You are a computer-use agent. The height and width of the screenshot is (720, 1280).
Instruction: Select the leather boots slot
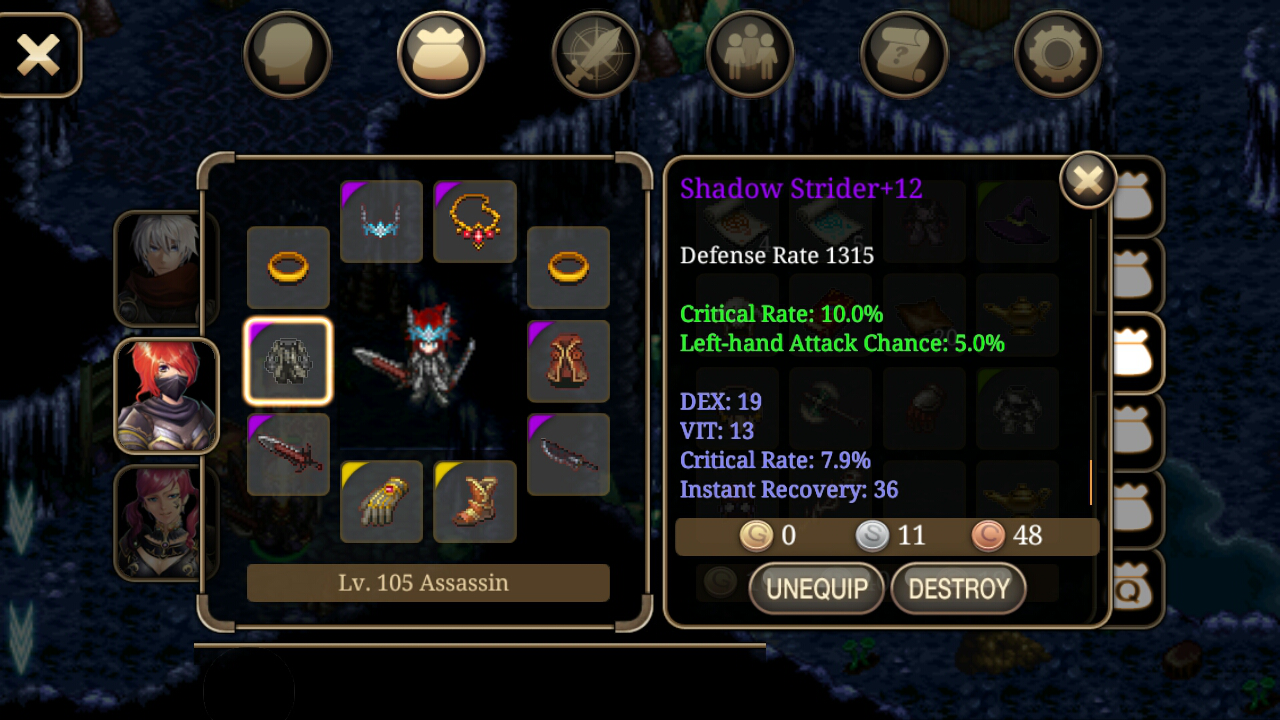point(475,501)
